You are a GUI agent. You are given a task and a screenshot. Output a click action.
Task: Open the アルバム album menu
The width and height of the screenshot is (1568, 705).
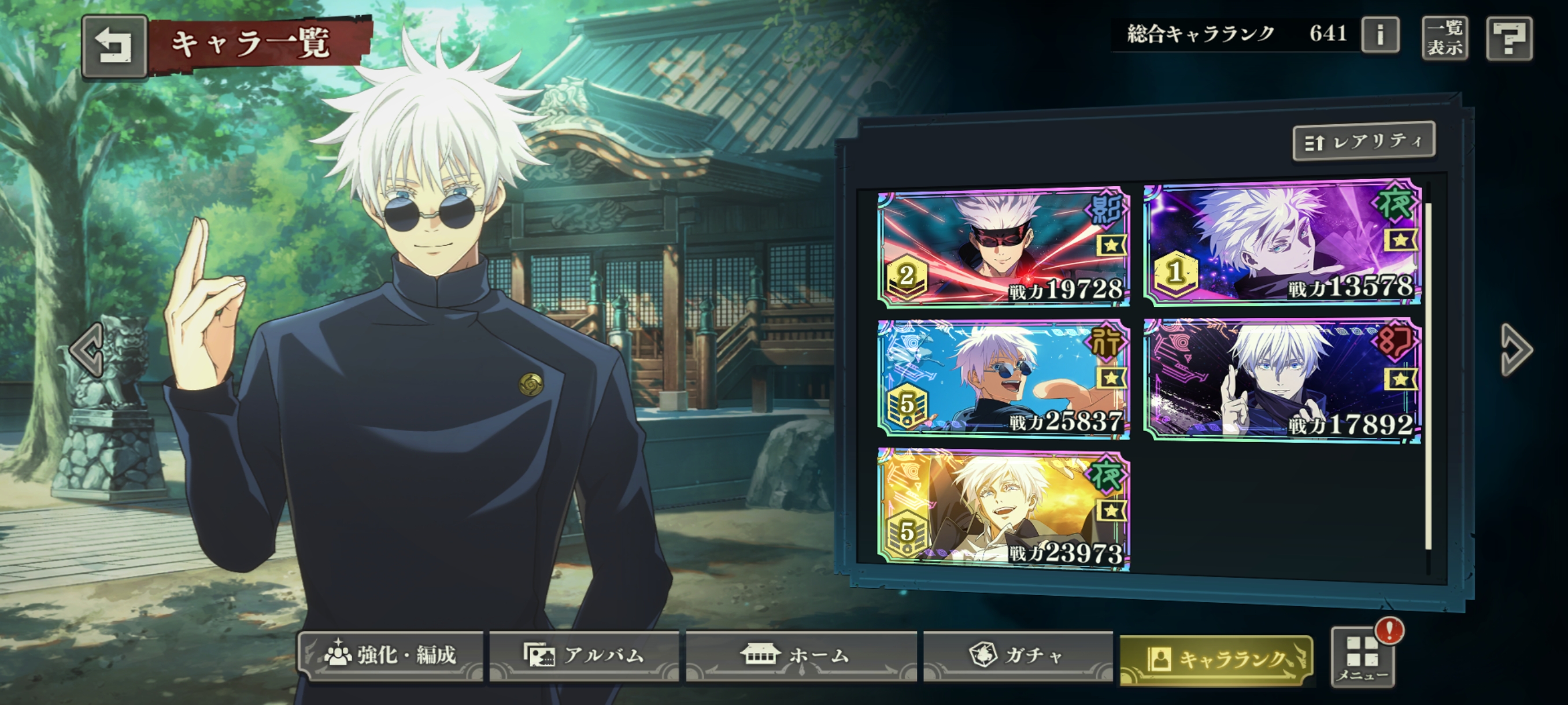584,656
